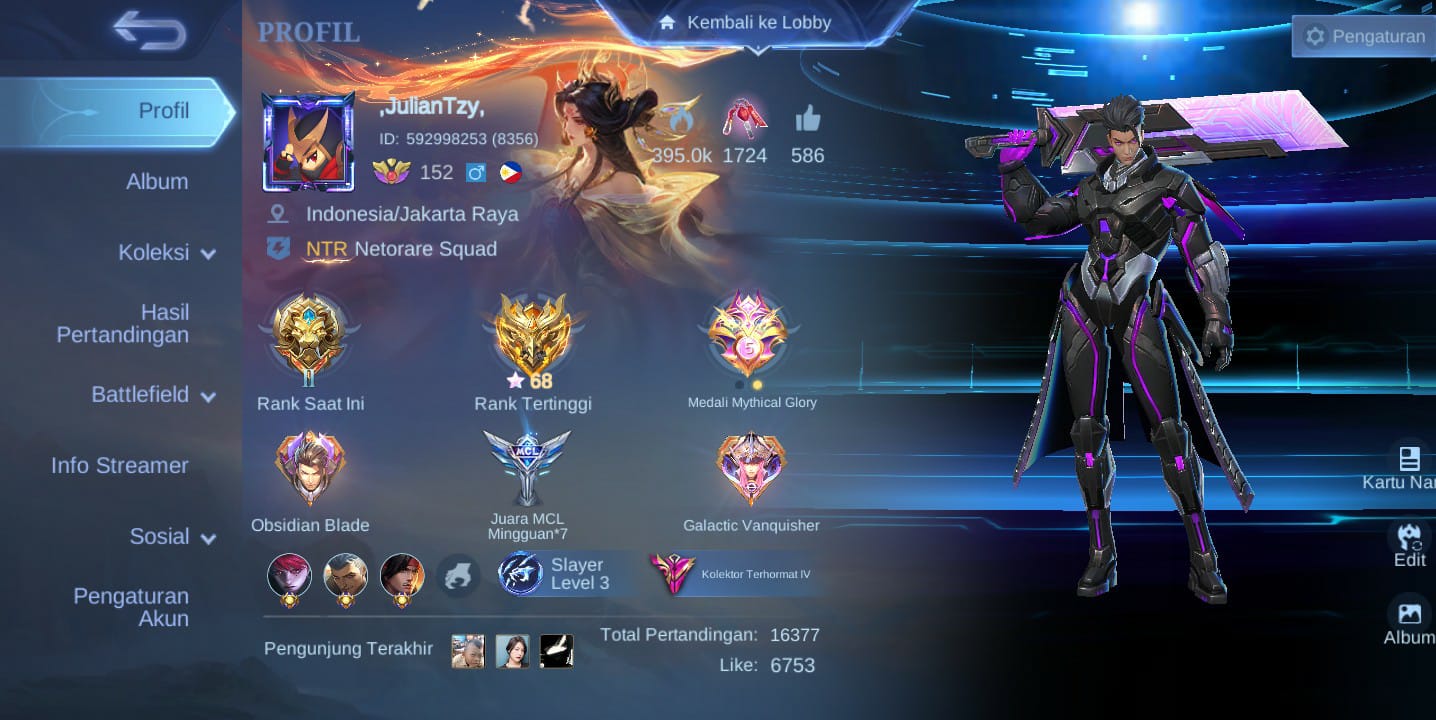1436x720 pixels.
Task: Open the Slayer Level 3 title
Action: [x=563, y=574]
